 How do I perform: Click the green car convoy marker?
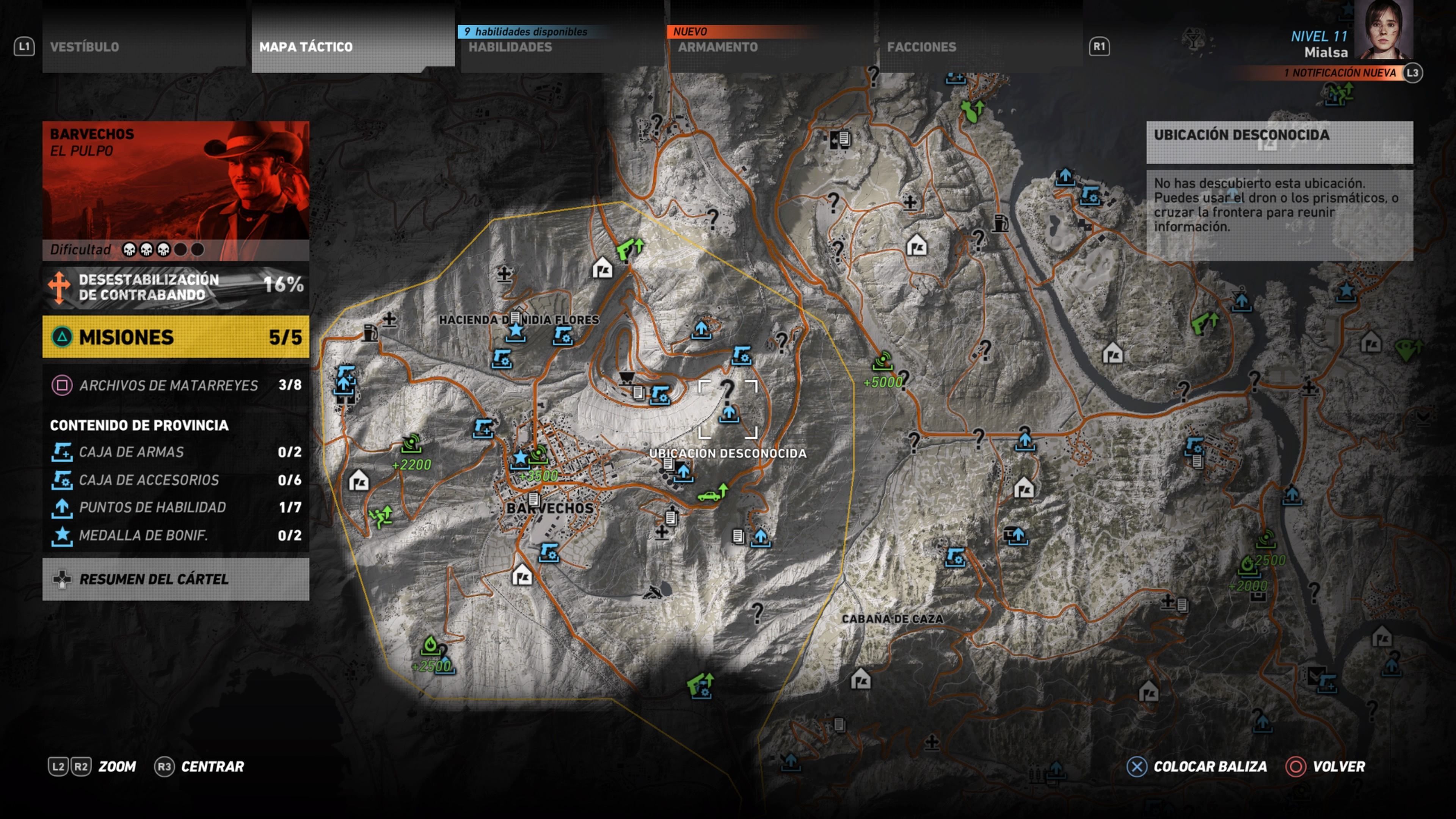[711, 495]
